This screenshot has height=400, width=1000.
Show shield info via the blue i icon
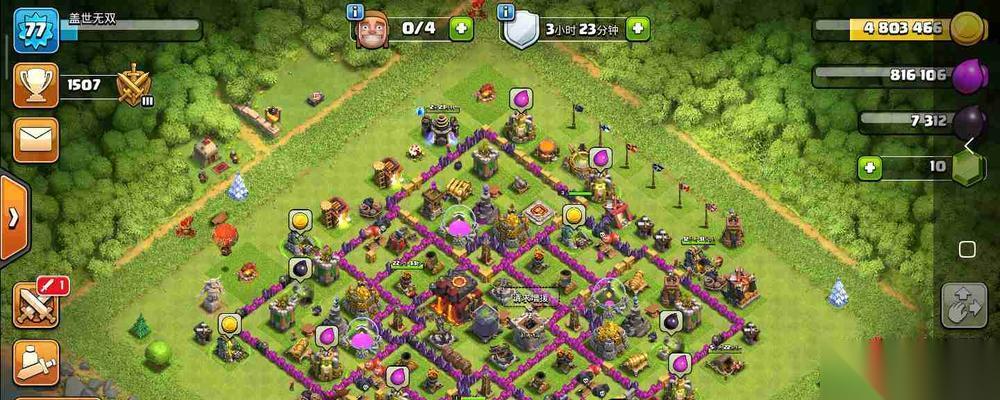[506, 11]
